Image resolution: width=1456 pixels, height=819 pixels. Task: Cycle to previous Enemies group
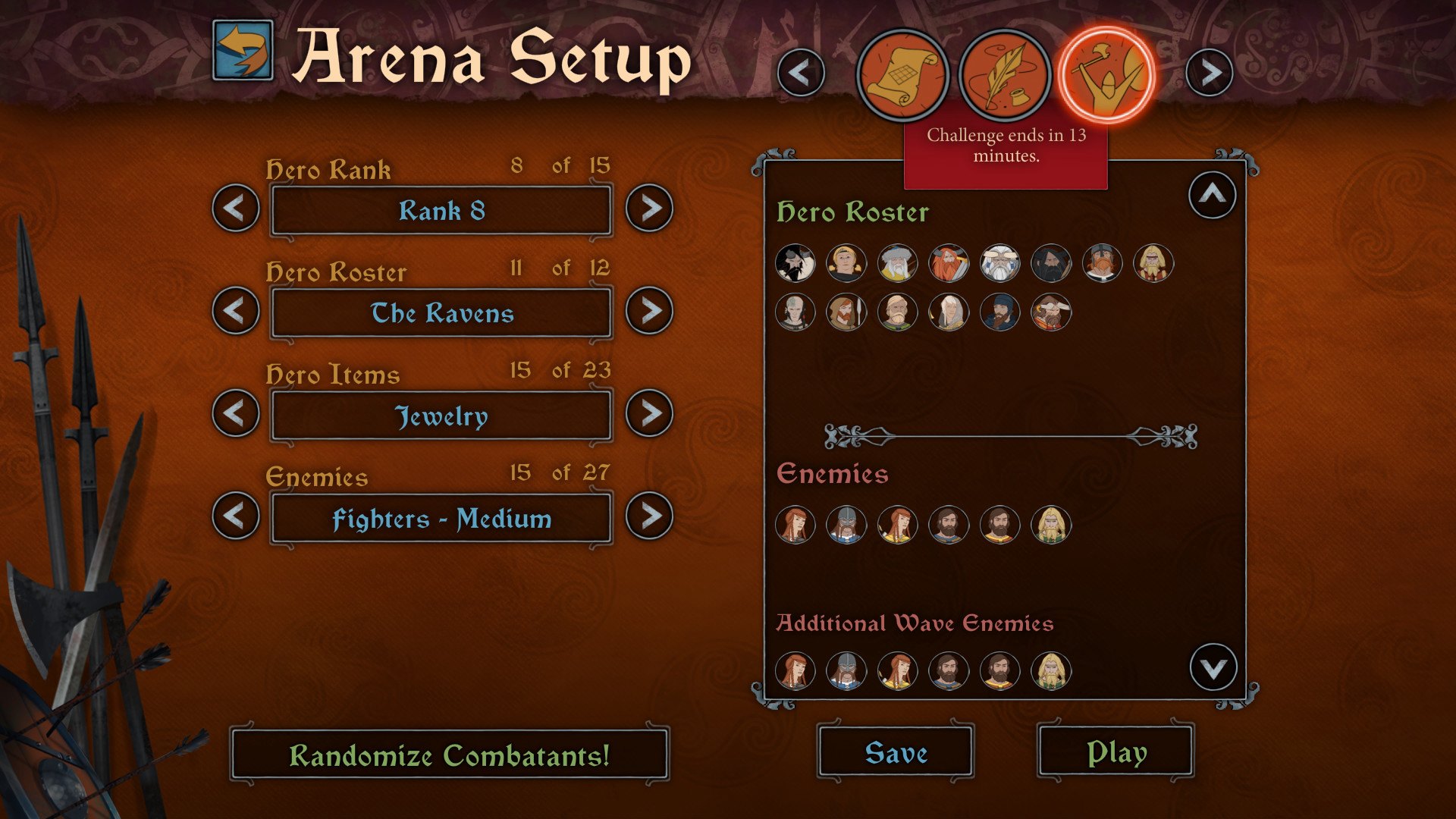click(236, 516)
